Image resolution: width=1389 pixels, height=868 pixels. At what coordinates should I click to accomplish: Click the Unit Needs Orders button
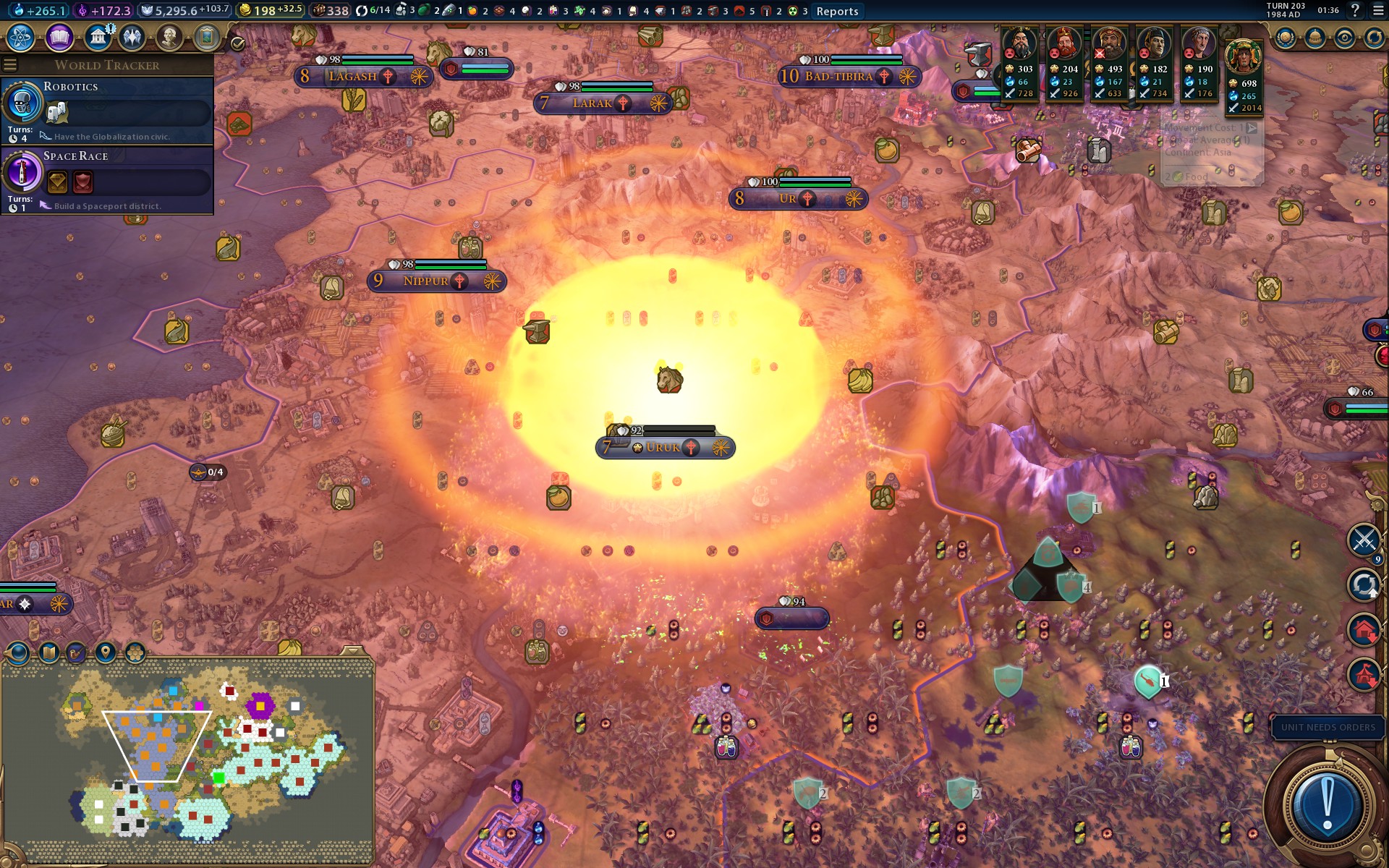click(1328, 728)
